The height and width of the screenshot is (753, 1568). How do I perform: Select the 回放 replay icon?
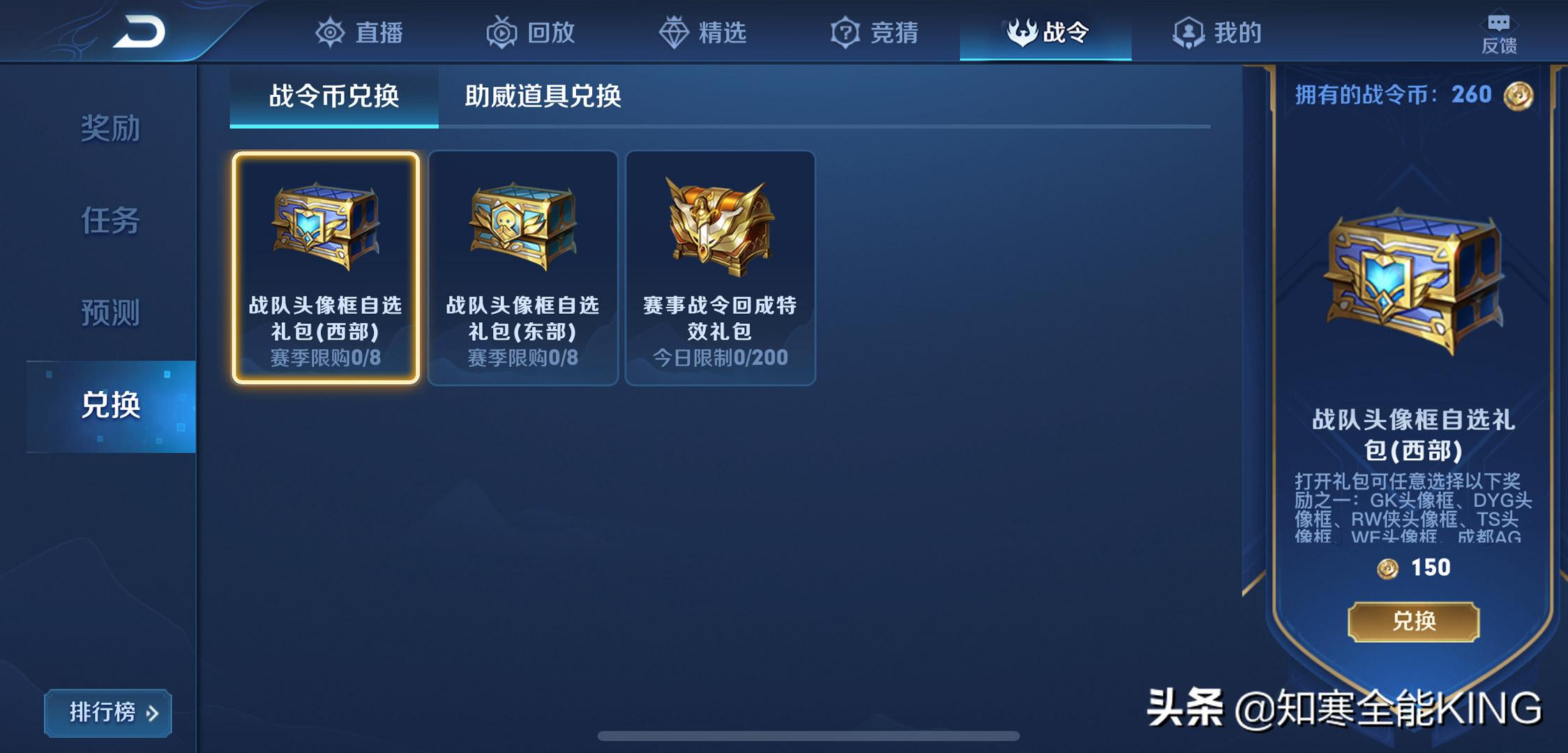point(504,31)
